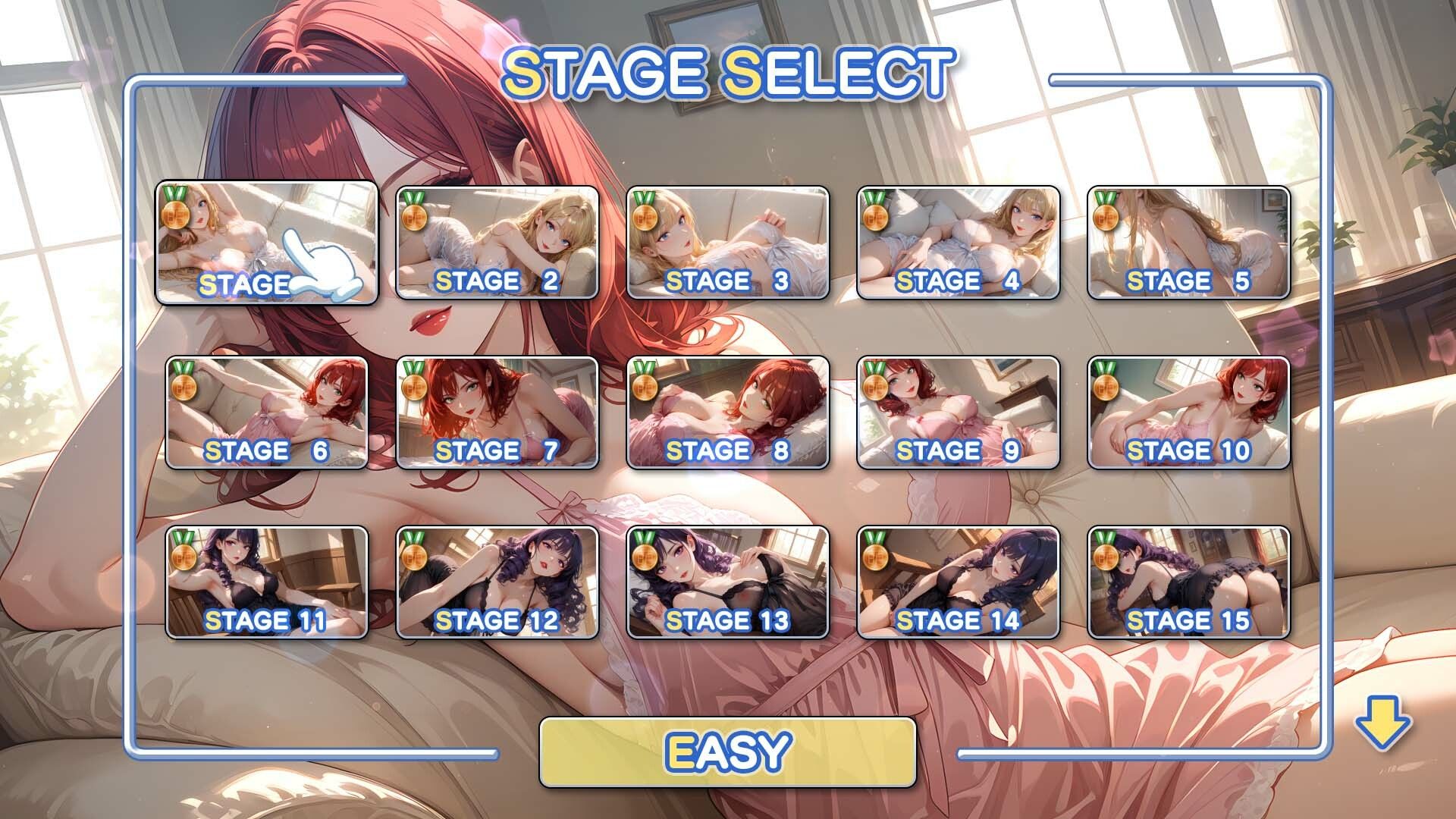Start Stage 6
This screenshot has height=819, width=1456.
[266, 413]
